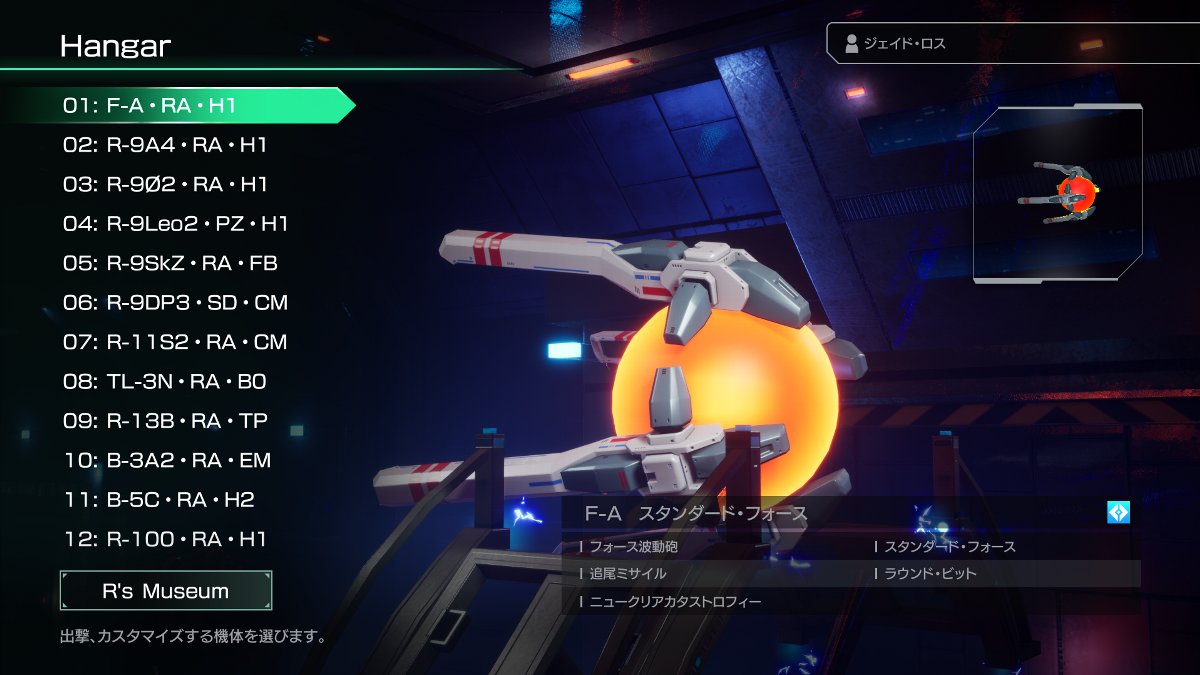Viewport: 1200px width, 675px height.
Task: Click the blue diamond icon on info panel
Action: [x=1118, y=513]
